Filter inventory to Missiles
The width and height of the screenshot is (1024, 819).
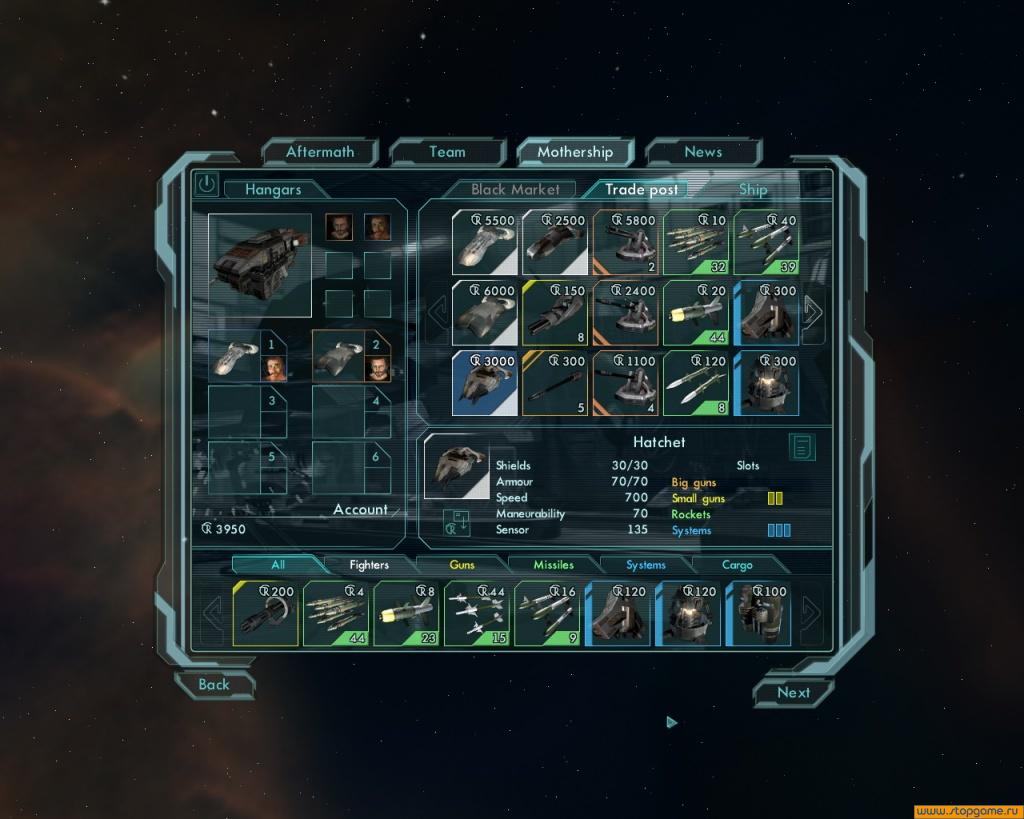click(x=553, y=565)
